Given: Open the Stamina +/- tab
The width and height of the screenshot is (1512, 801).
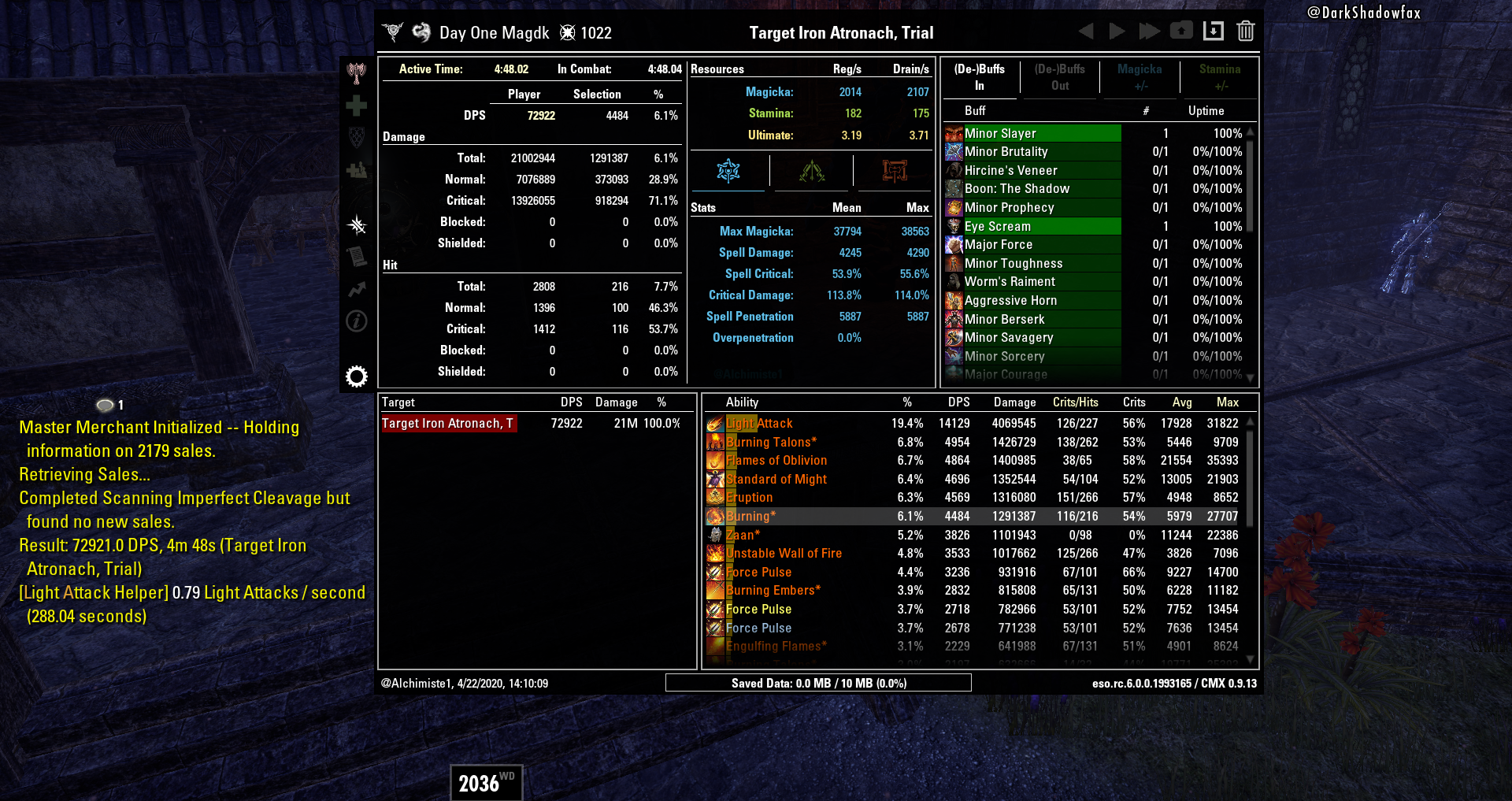Looking at the screenshot, I should coord(1220,77).
